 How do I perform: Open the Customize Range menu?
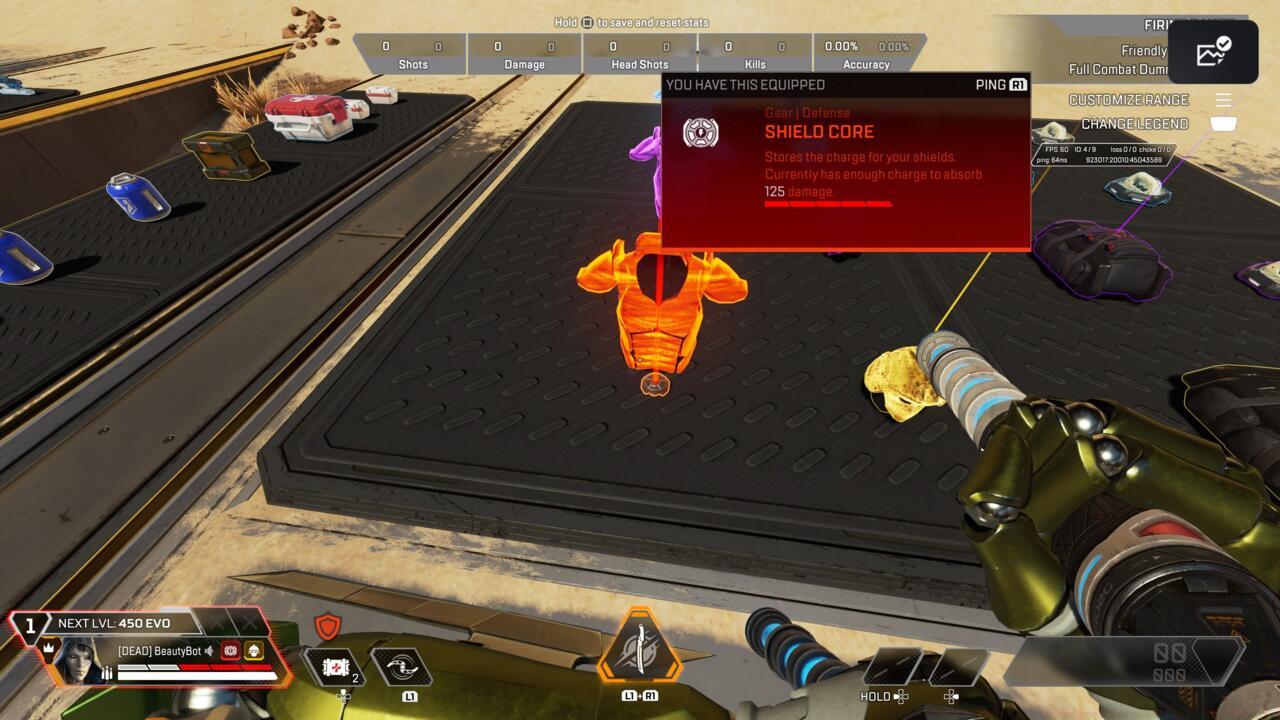click(x=1129, y=100)
